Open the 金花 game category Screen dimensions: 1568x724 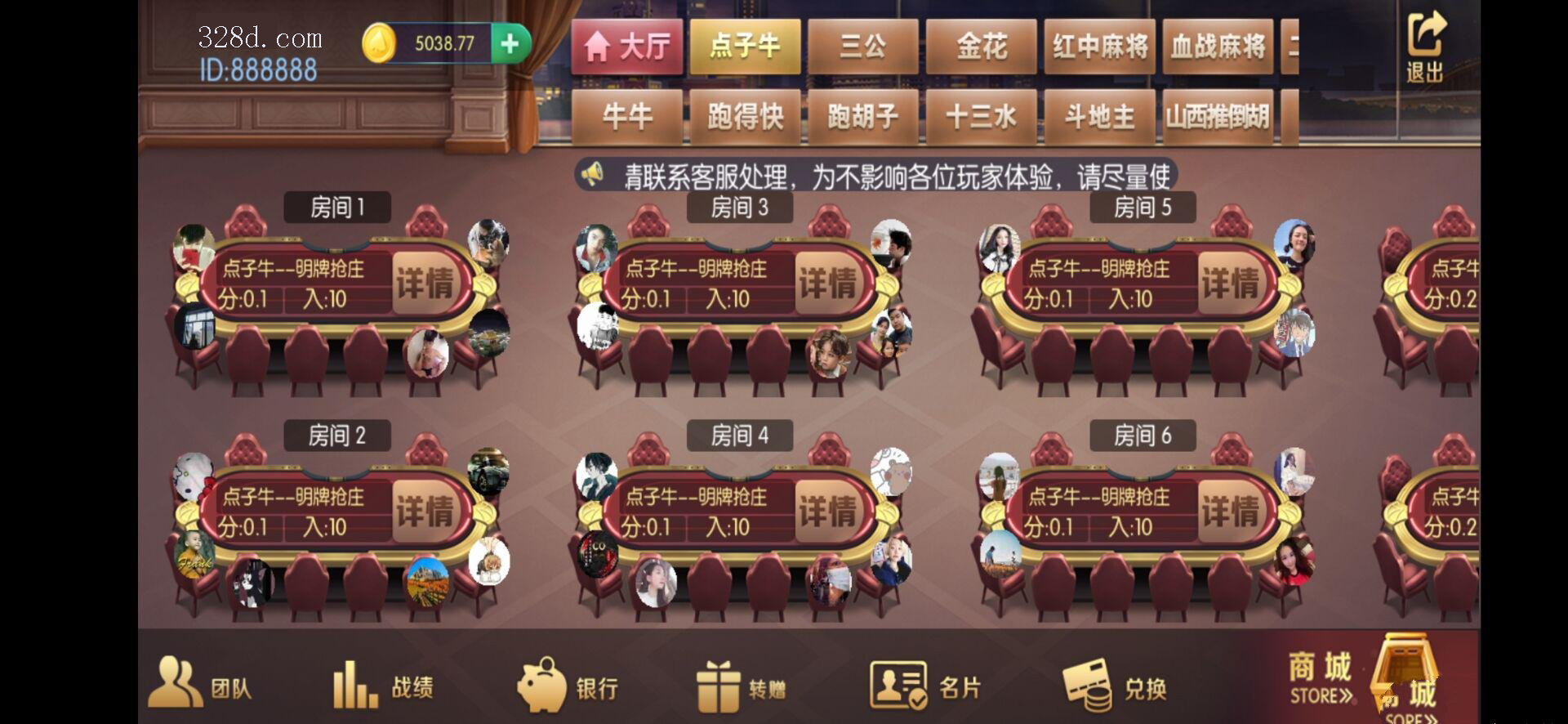[981, 46]
